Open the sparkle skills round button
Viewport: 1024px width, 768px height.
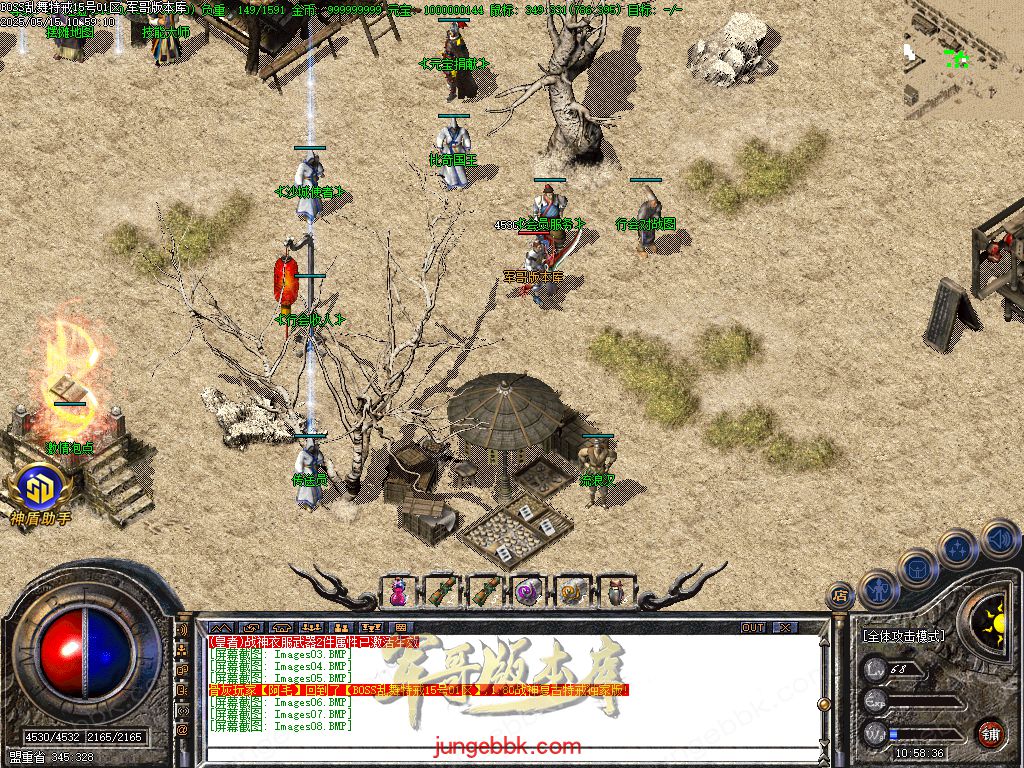(957, 548)
